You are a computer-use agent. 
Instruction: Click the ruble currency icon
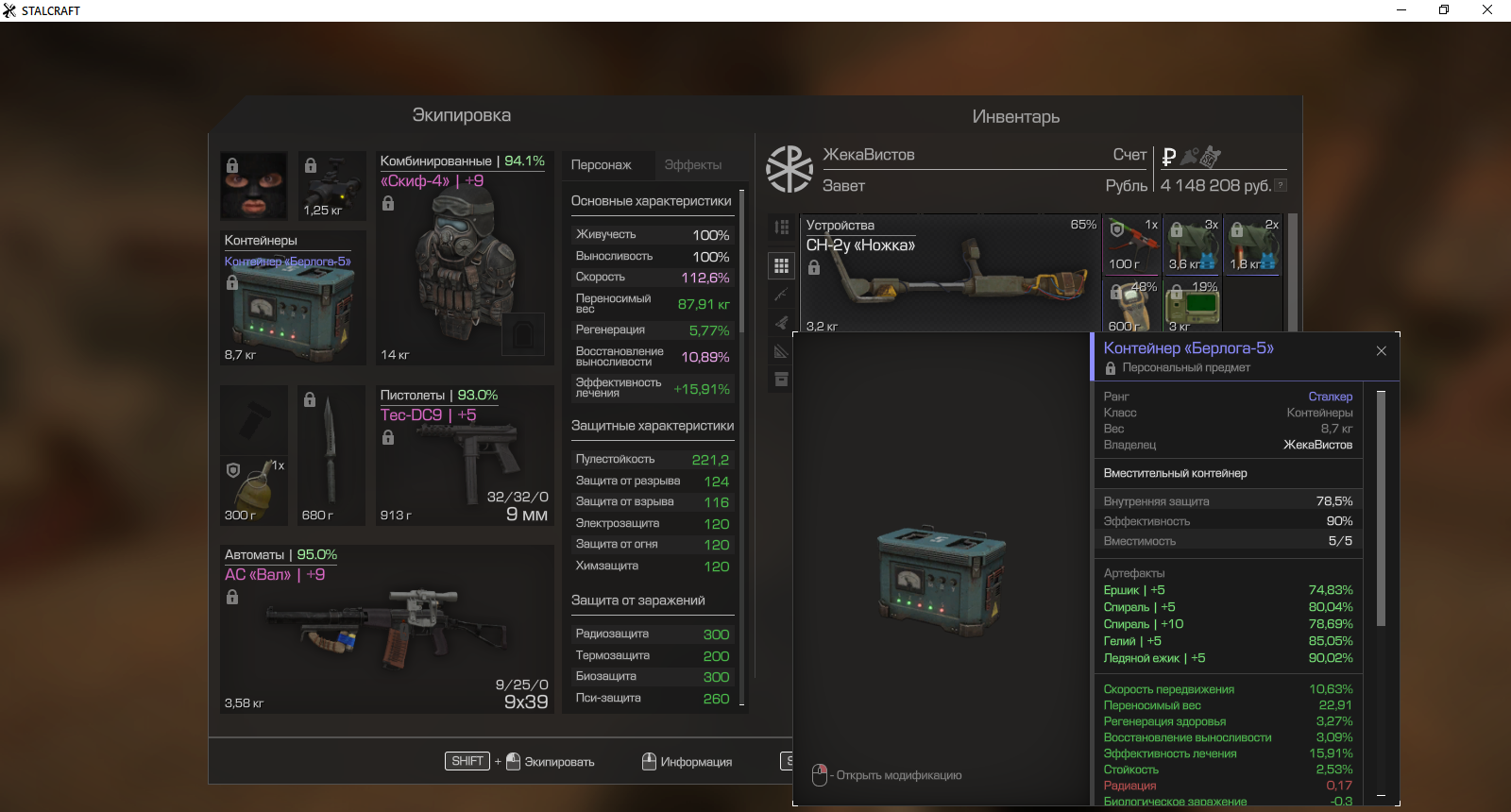1169,157
